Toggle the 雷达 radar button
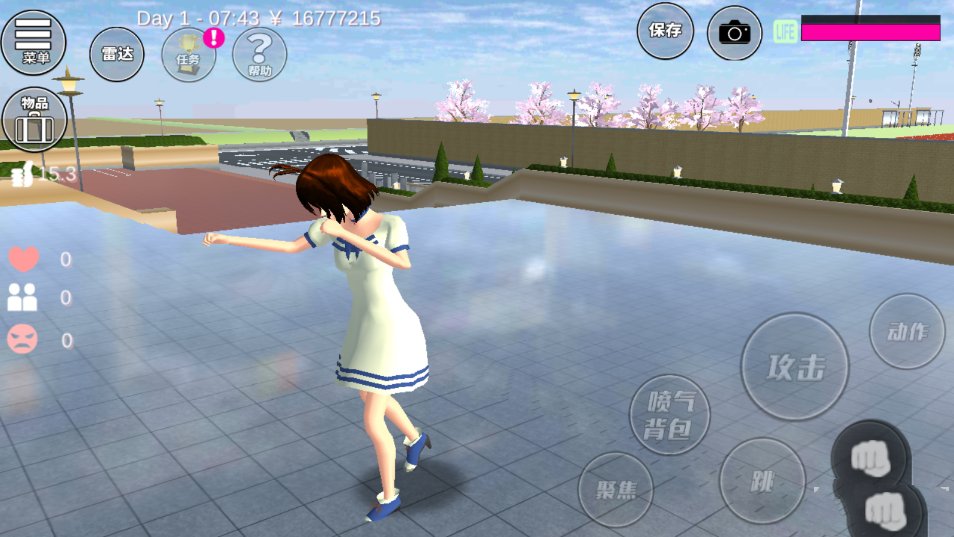 pos(118,54)
